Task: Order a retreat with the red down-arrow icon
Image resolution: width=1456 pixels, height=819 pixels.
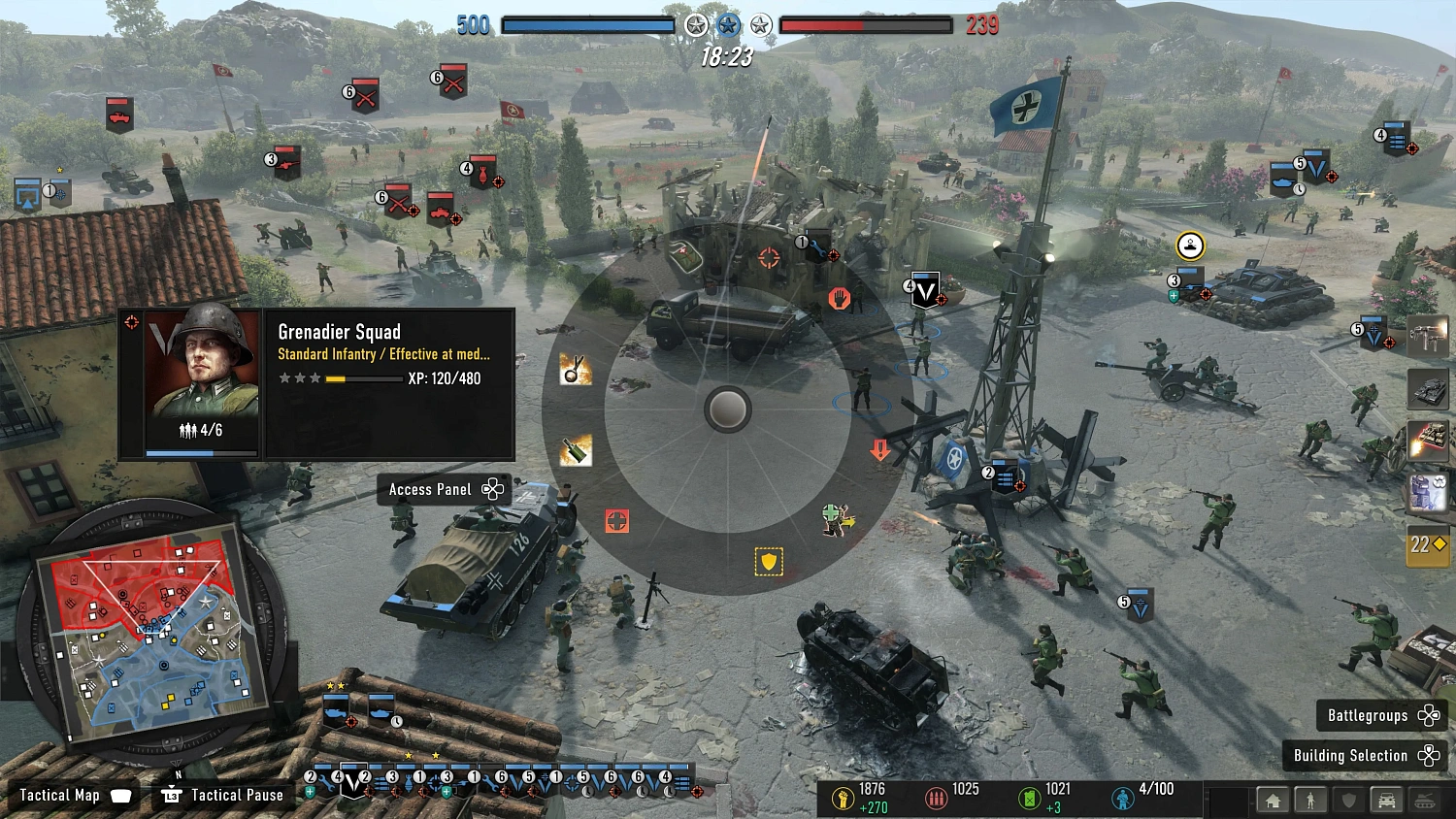Action: point(879,448)
